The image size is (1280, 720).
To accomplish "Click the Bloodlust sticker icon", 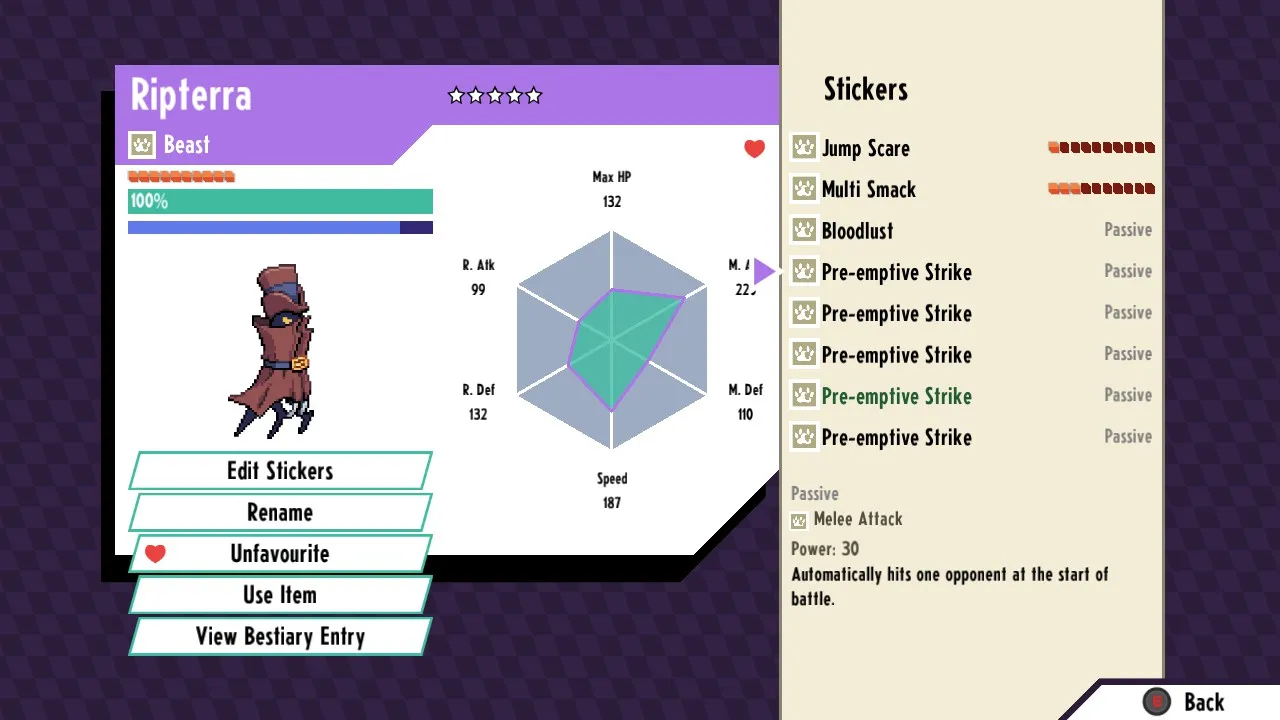I will tap(802, 230).
